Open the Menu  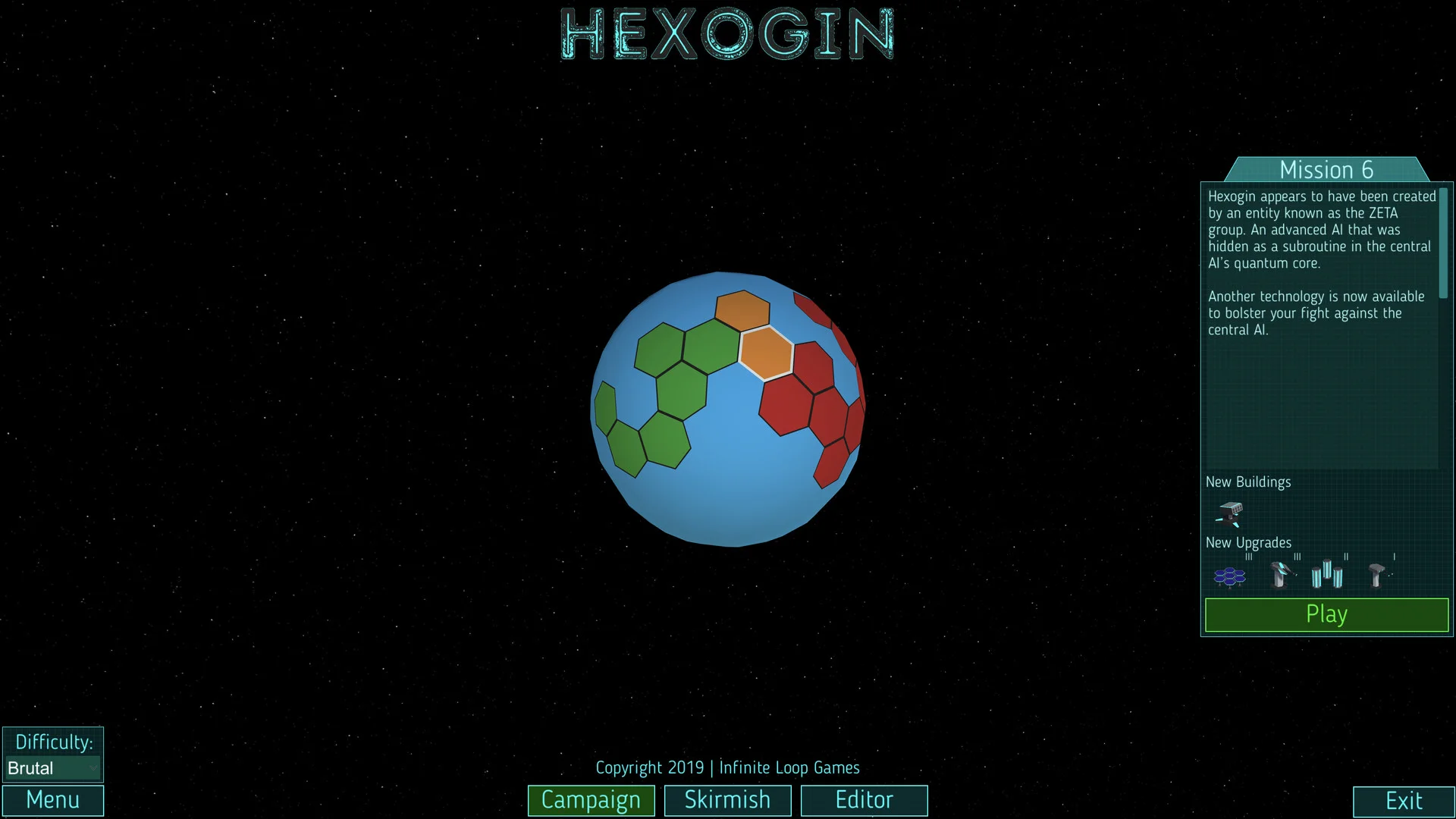[x=52, y=800]
